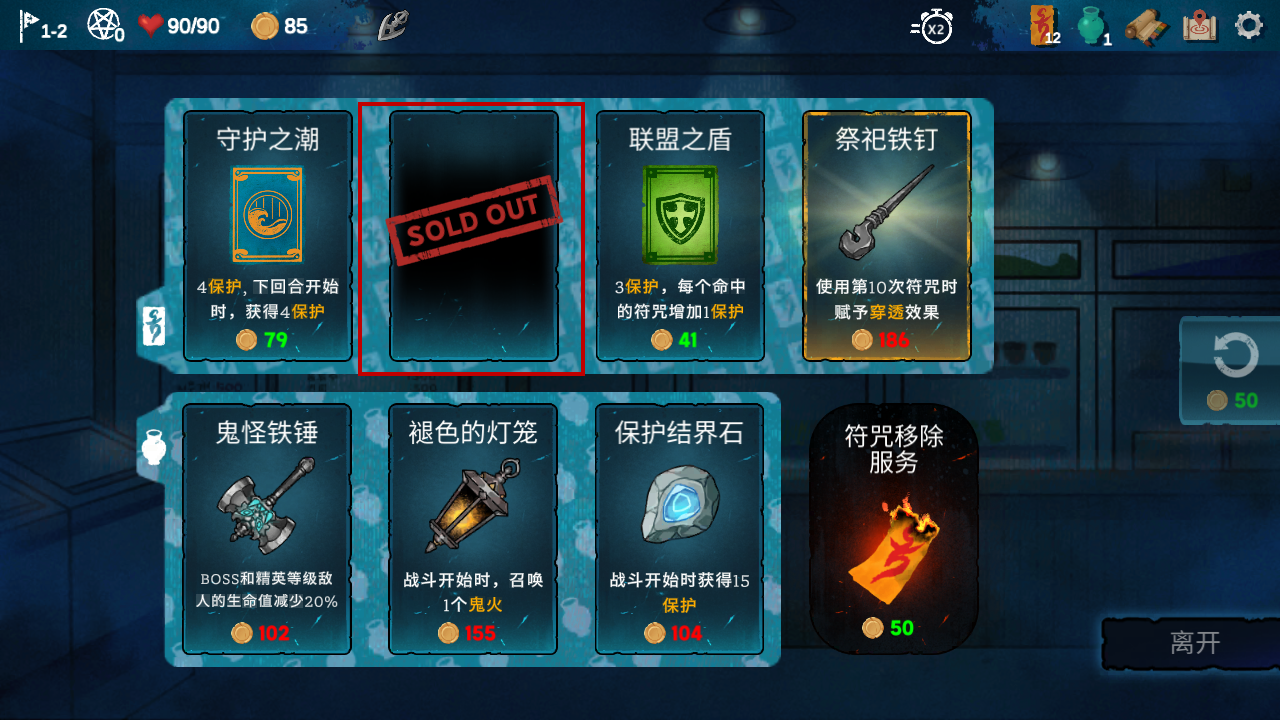Click the red talisman deck icon showing 12
This screenshot has width=1280, height=720.
point(1040,24)
